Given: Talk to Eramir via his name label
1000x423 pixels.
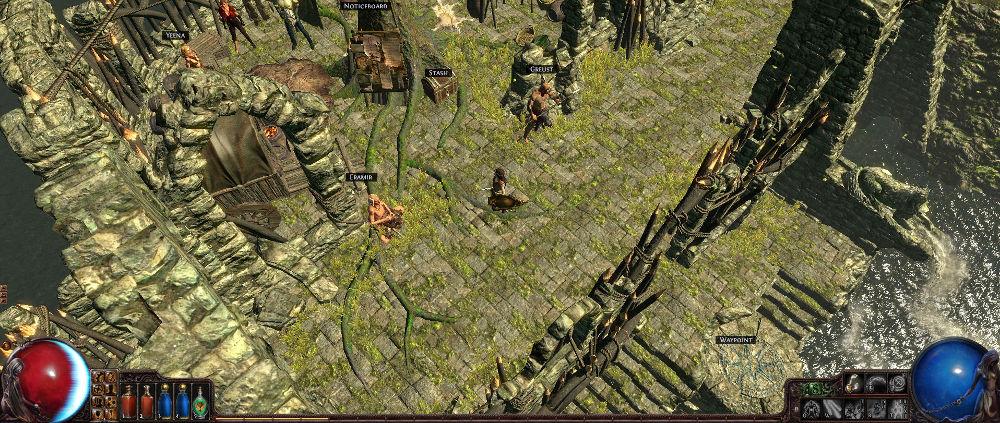Looking at the screenshot, I should click(360, 177).
